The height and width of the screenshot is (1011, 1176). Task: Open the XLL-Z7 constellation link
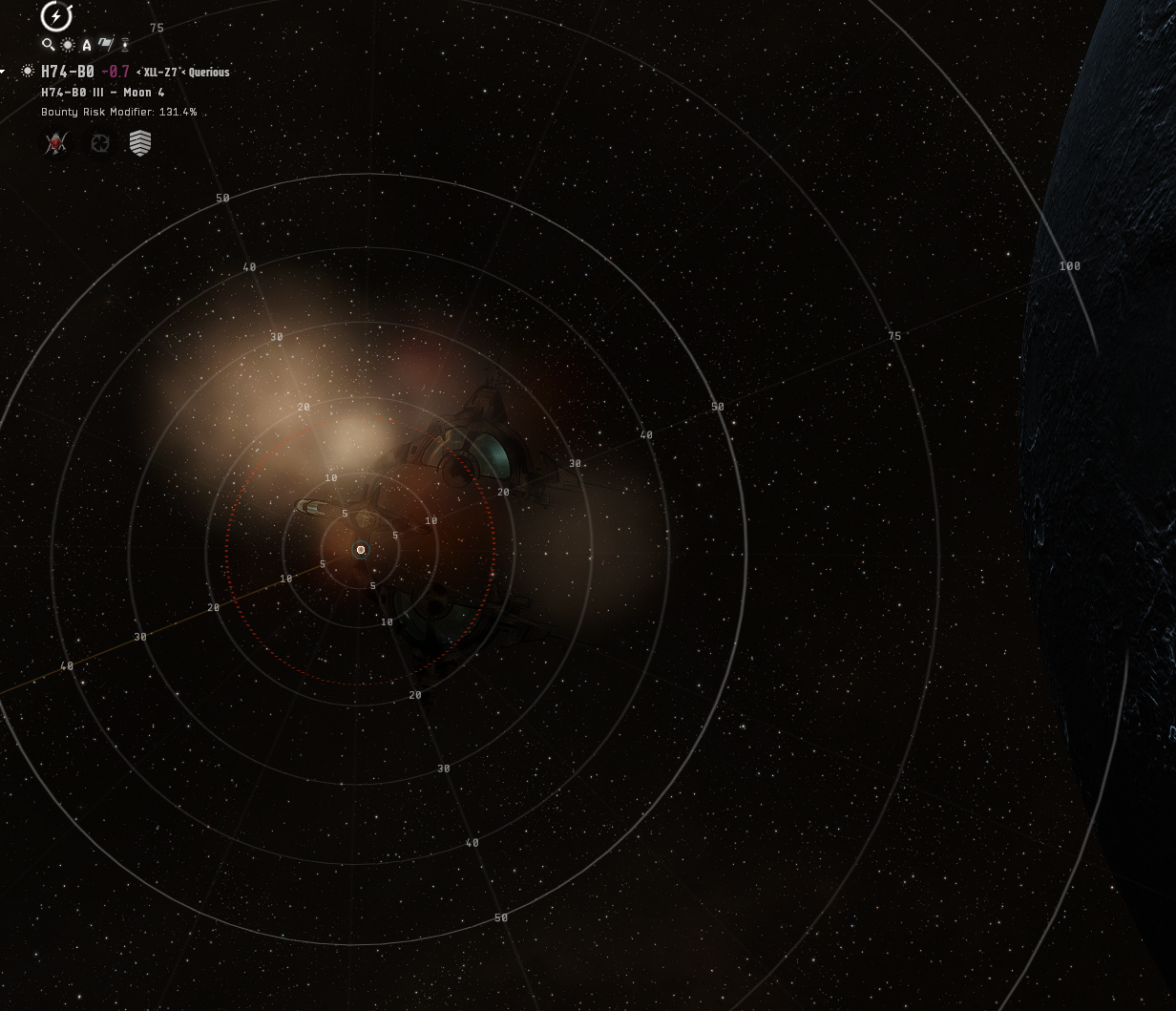pos(160,73)
